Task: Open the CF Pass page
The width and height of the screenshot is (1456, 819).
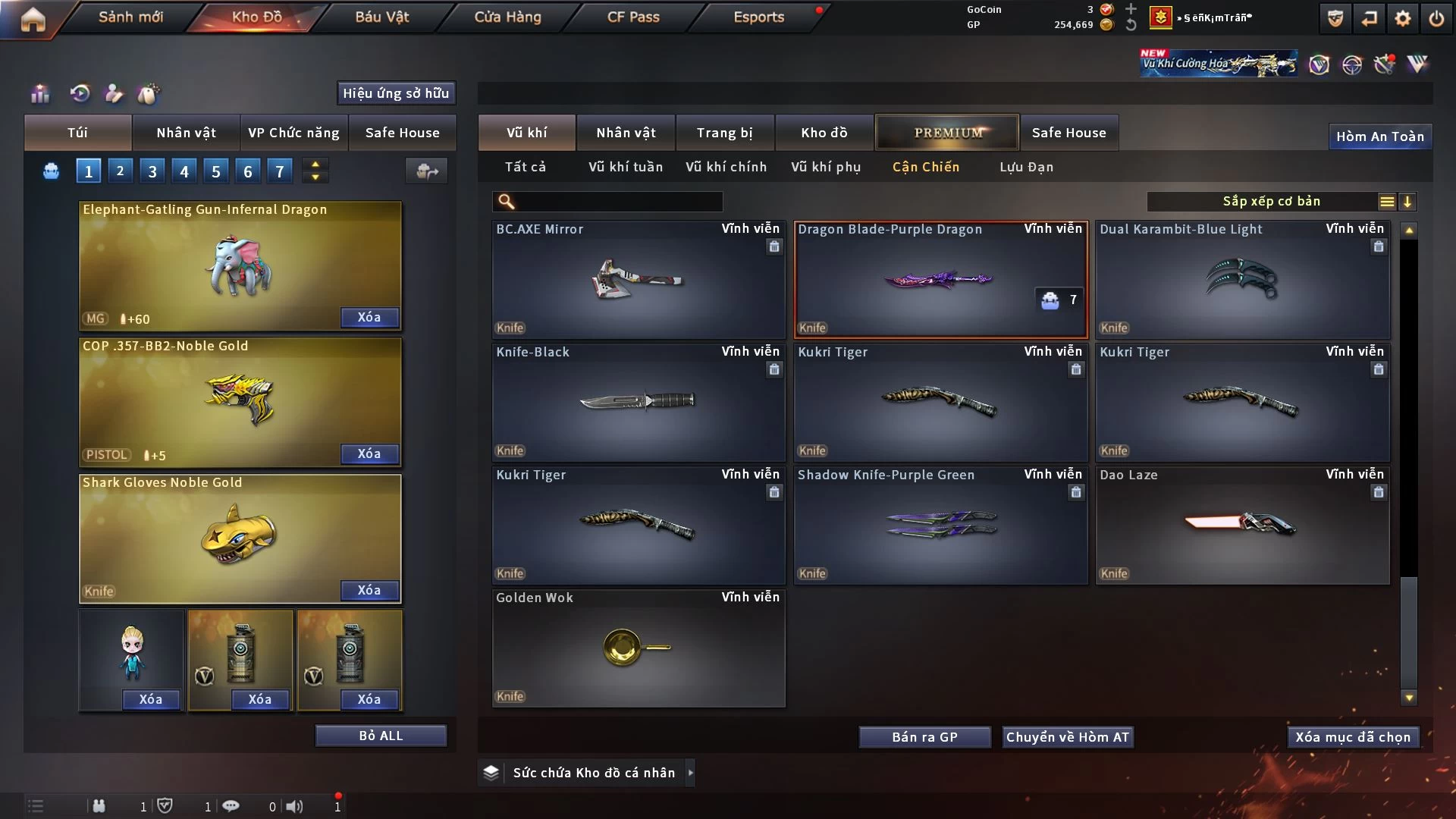Action: (x=633, y=17)
